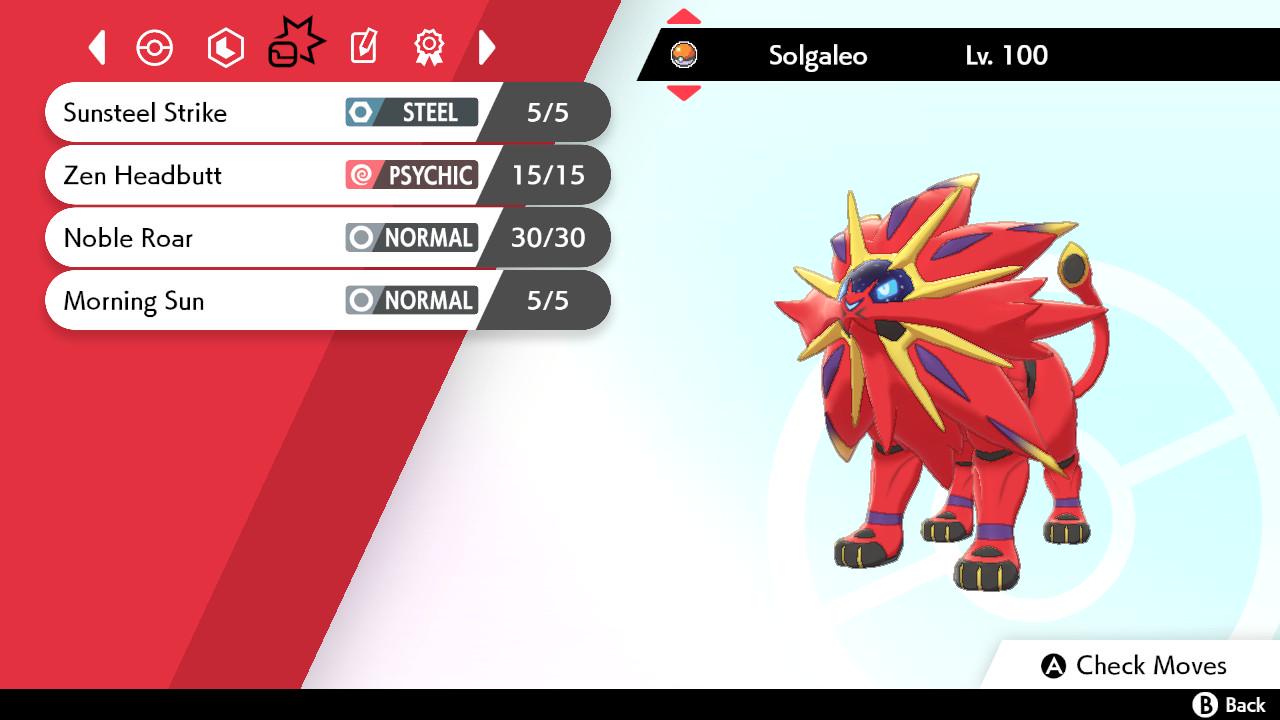Click the down arrow below Solgaleo's name

(684, 93)
